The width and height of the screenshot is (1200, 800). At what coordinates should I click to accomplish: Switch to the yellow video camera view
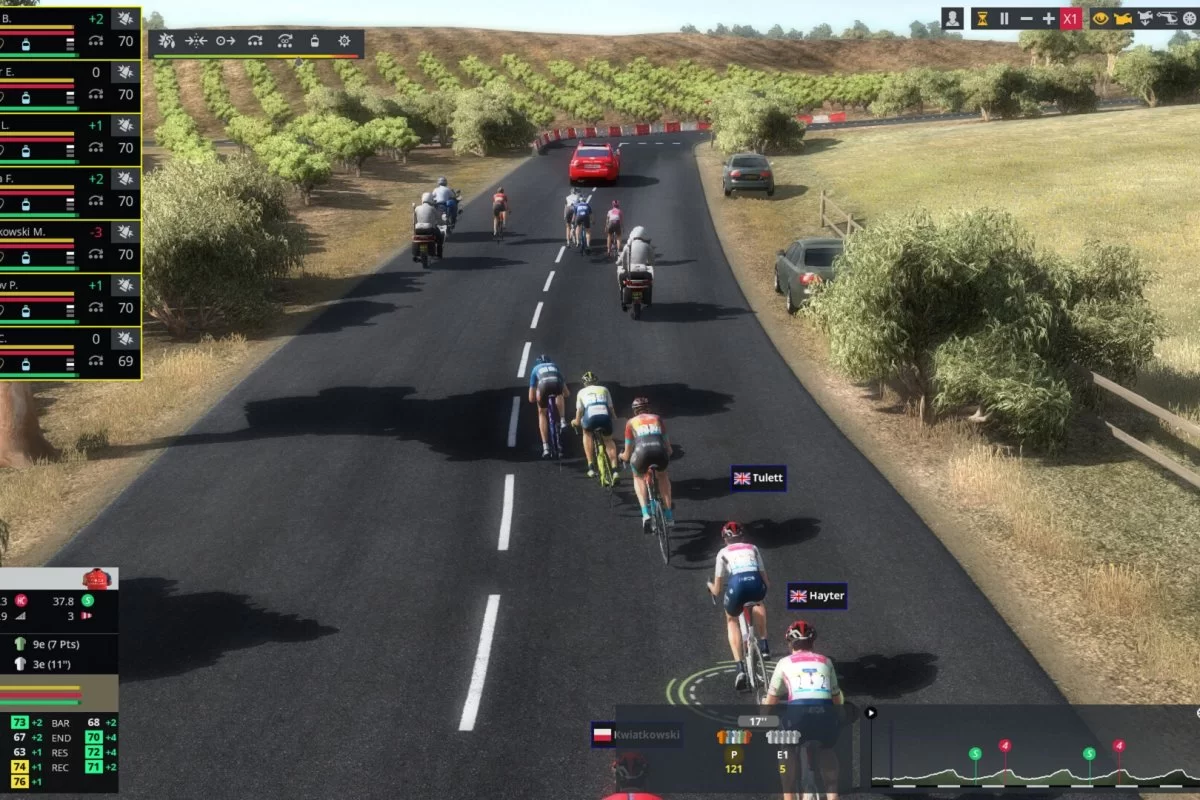1124,18
